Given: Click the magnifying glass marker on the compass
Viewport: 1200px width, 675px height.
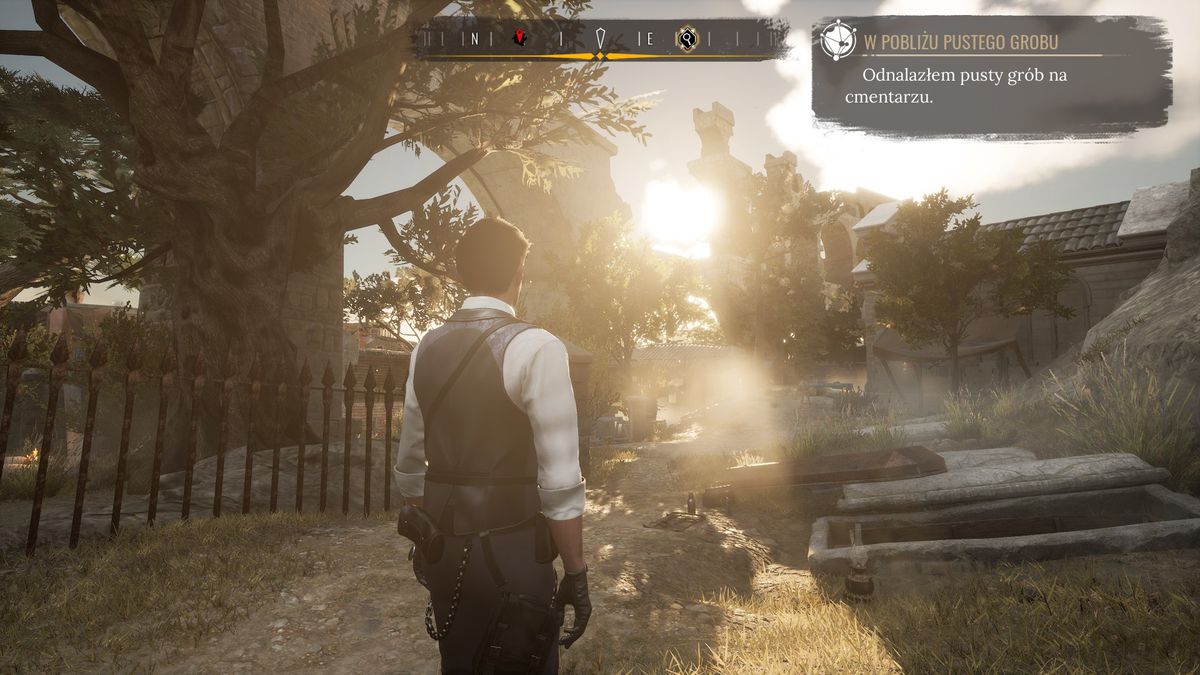Looking at the screenshot, I should tap(686, 39).
